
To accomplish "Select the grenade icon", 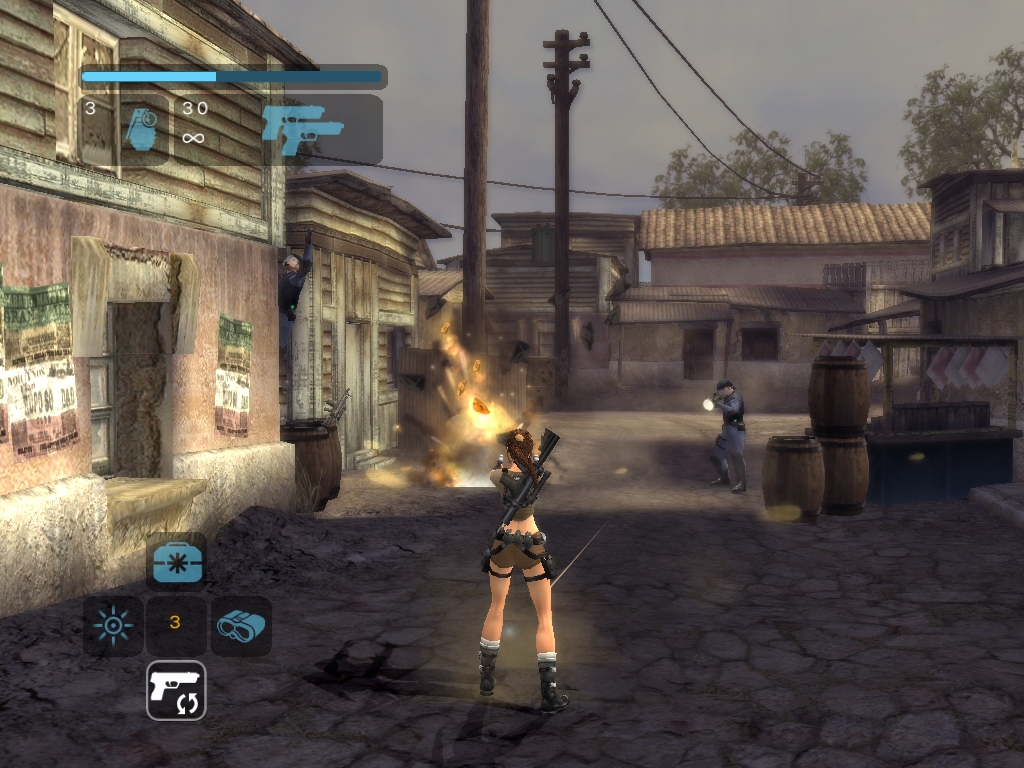I will coord(141,130).
